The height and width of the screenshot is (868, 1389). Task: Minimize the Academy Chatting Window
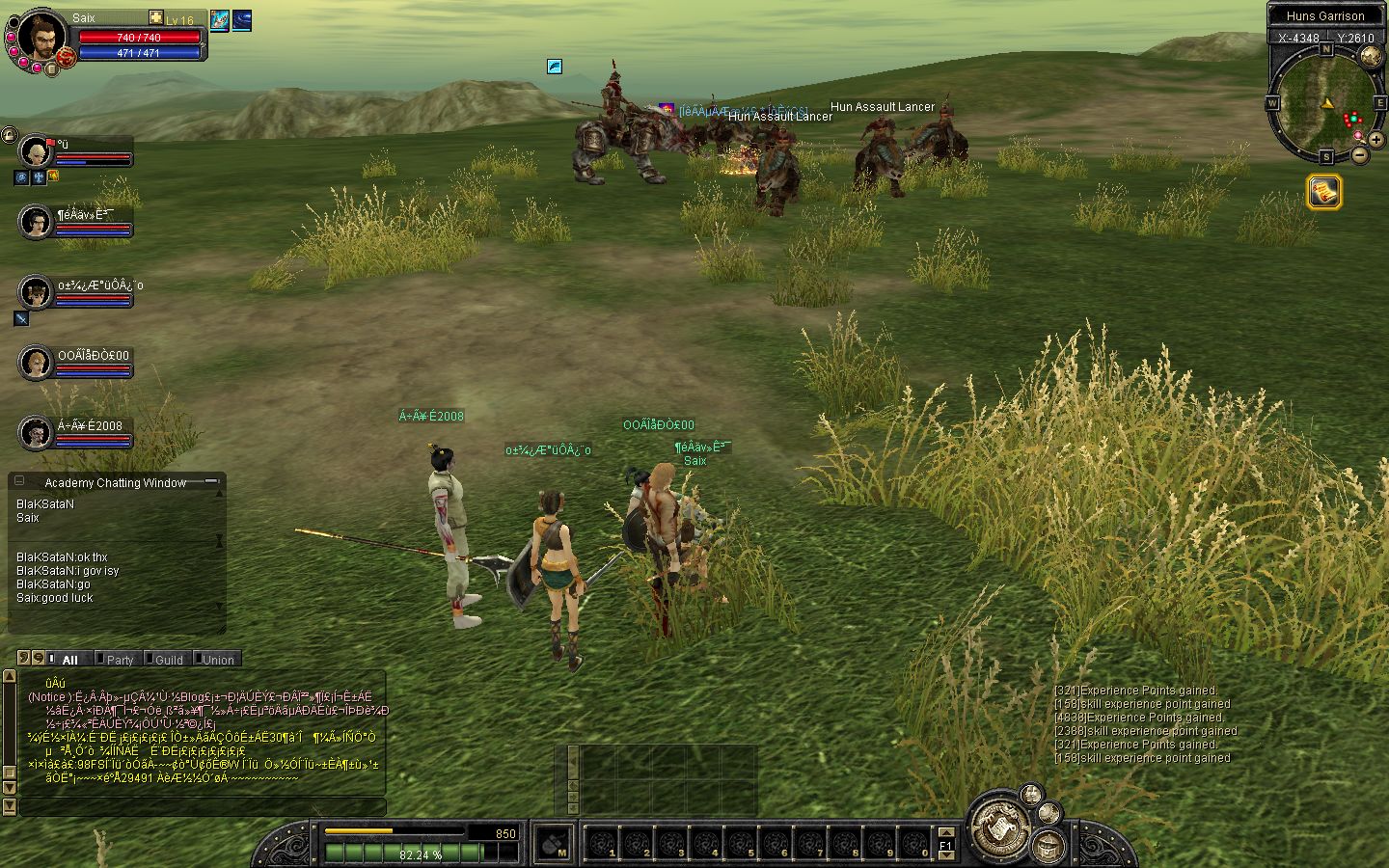tap(19, 480)
